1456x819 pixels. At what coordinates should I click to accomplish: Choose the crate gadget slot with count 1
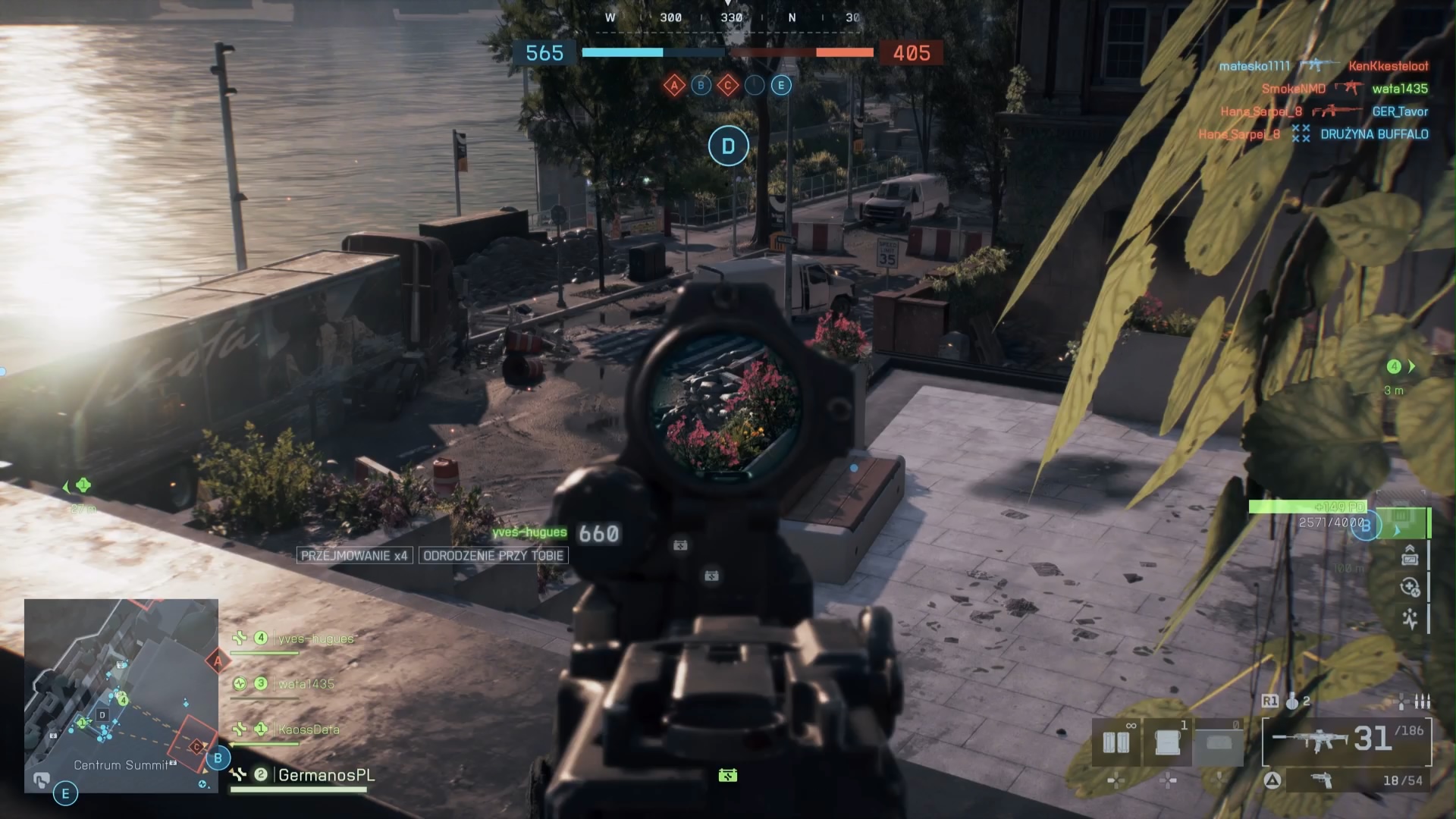pyautogui.click(x=1168, y=743)
